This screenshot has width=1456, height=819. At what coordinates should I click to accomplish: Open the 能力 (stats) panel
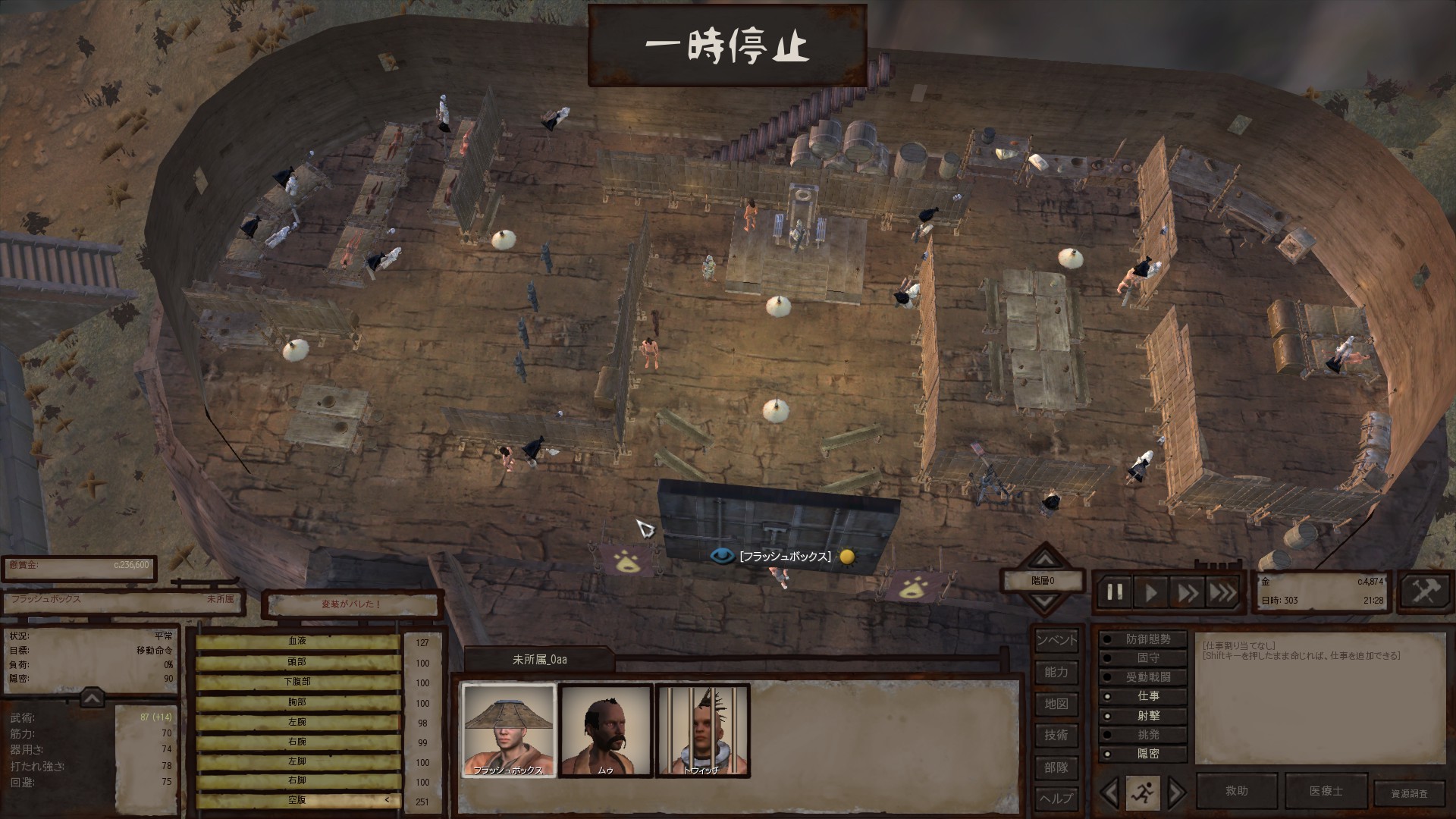[1056, 672]
